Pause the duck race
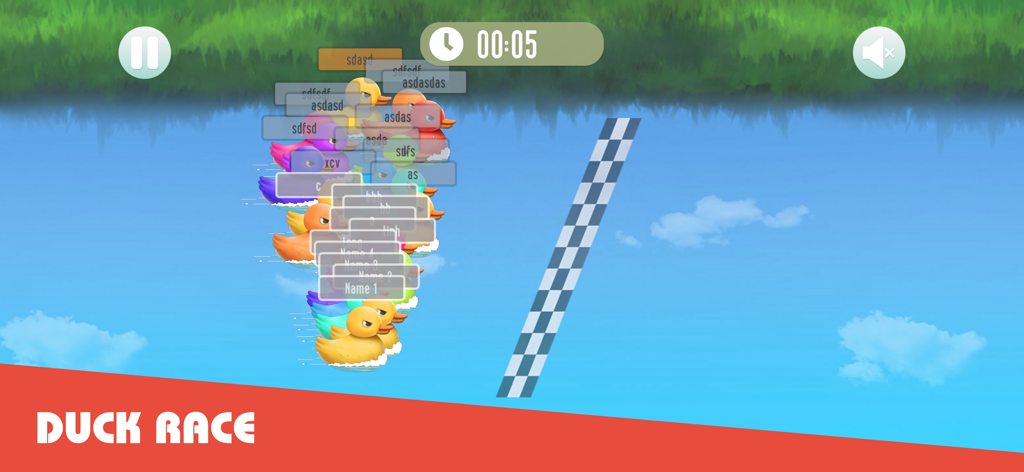This screenshot has height=472, width=1024. (x=145, y=52)
